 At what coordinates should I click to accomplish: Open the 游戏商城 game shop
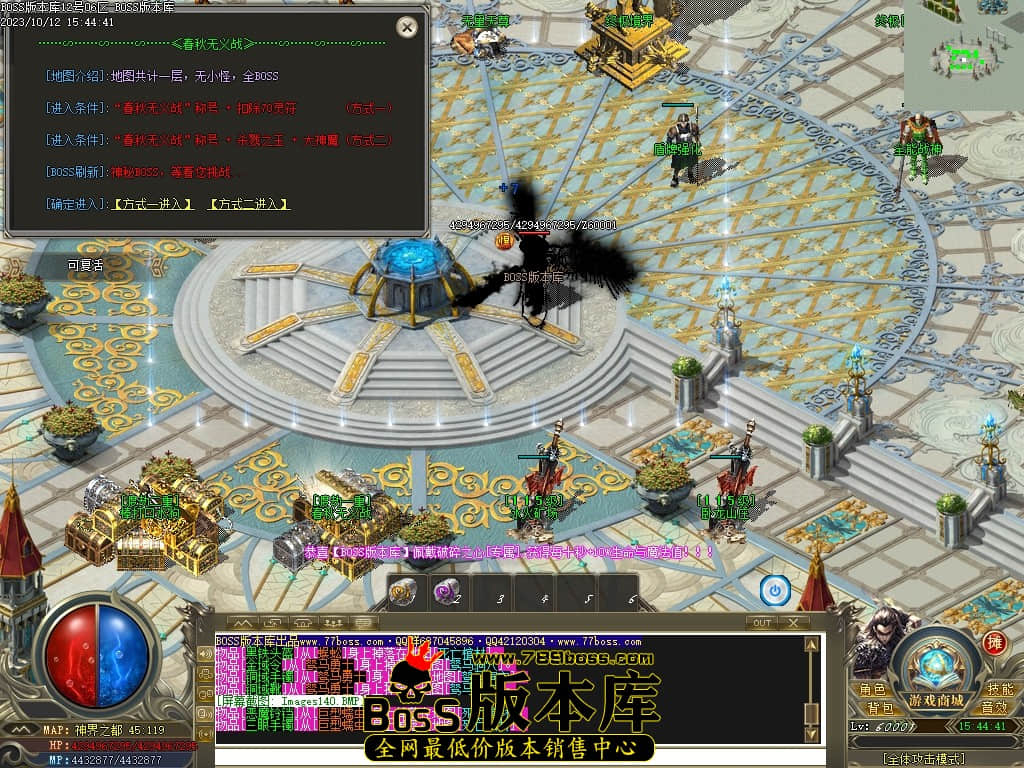(936, 700)
